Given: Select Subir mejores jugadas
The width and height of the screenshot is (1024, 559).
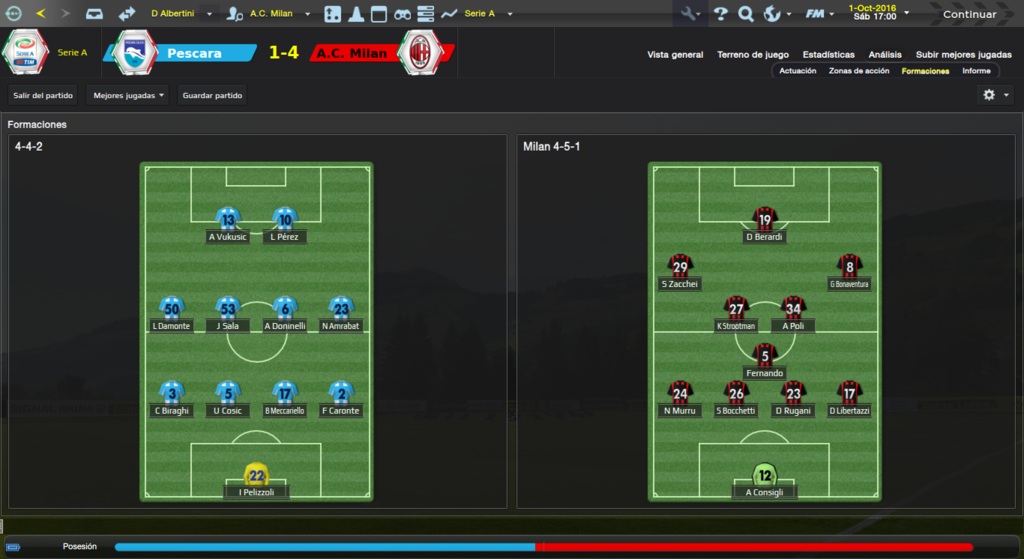Looking at the screenshot, I should 963,55.
